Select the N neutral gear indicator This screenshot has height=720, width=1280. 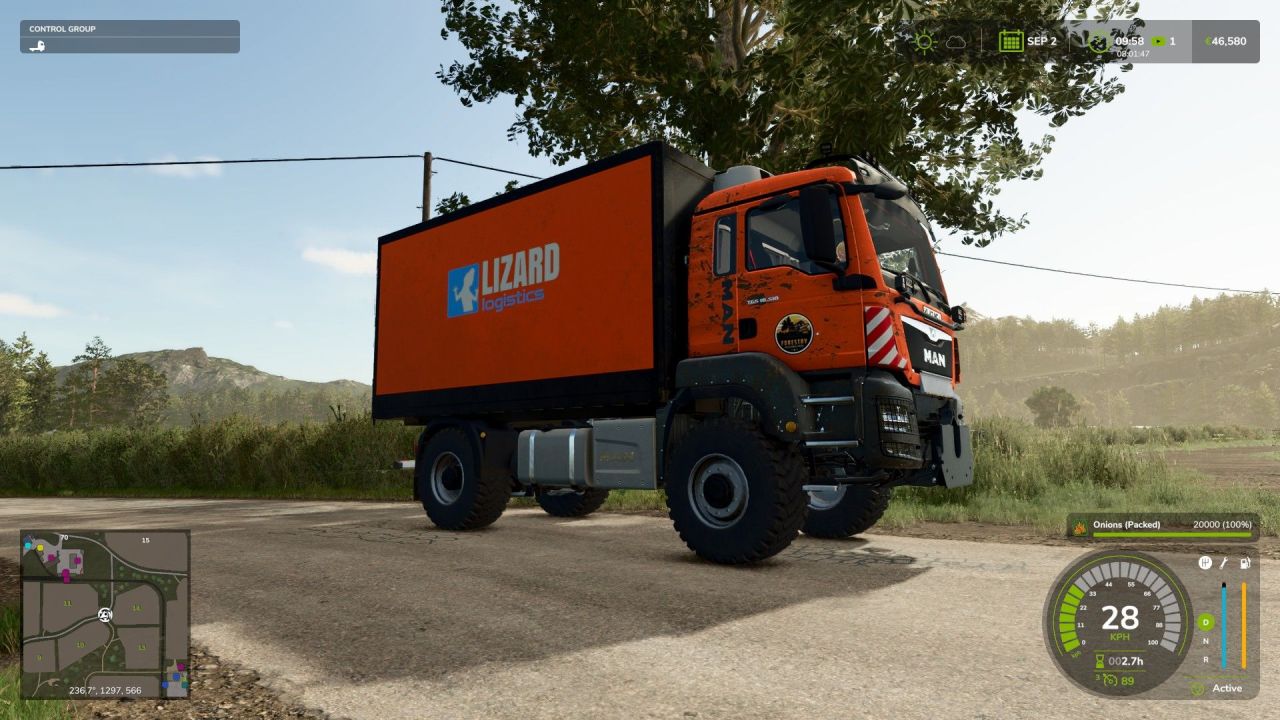(x=1206, y=640)
